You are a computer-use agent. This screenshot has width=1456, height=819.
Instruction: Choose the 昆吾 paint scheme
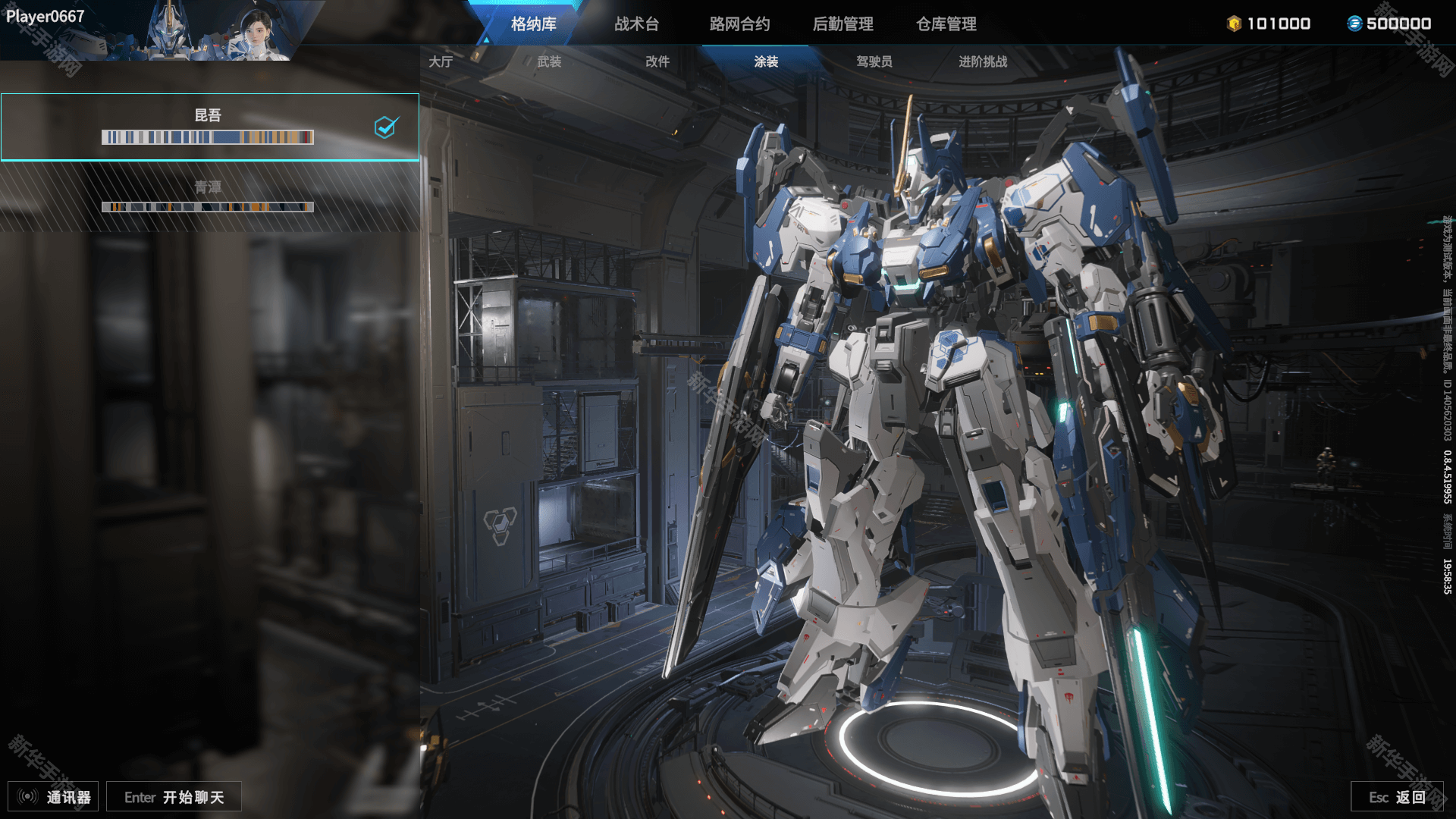pos(209,127)
